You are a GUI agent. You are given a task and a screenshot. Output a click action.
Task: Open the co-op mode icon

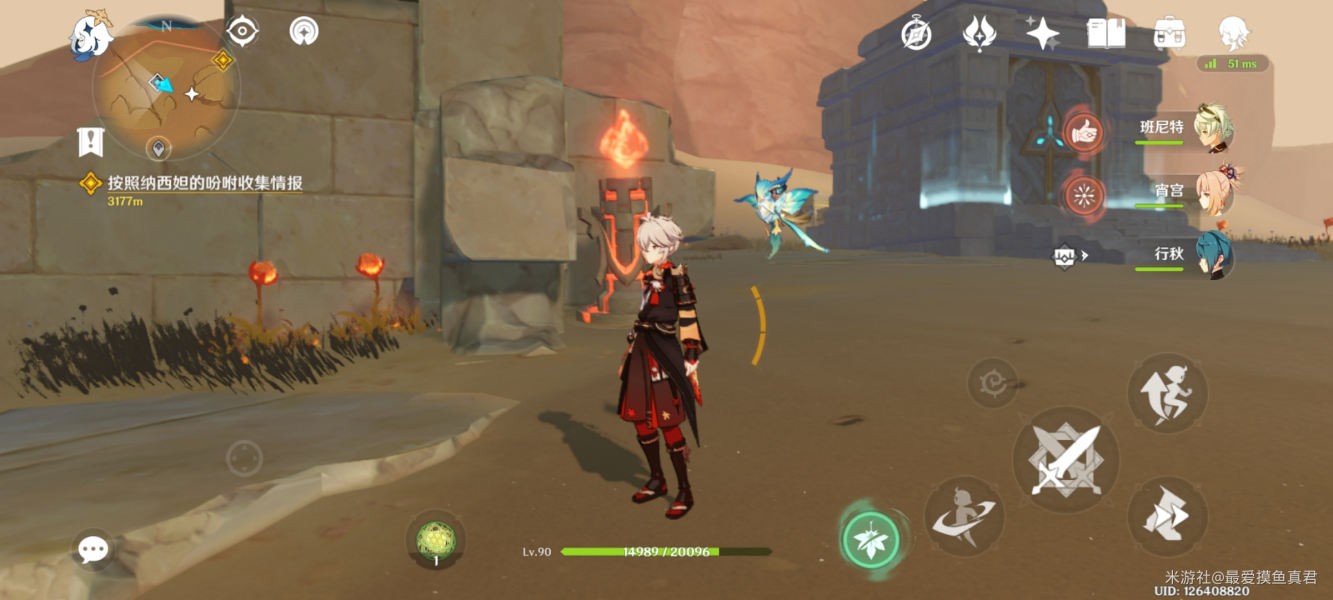(304, 32)
